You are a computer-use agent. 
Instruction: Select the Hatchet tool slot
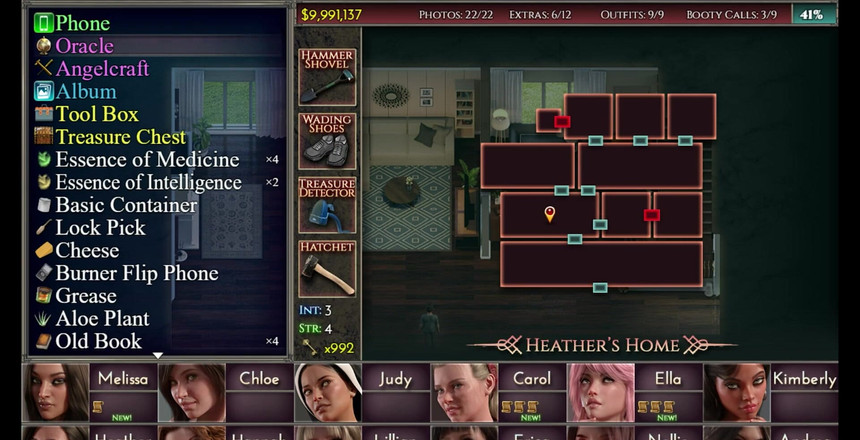pyautogui.click(x=327, y=268)
